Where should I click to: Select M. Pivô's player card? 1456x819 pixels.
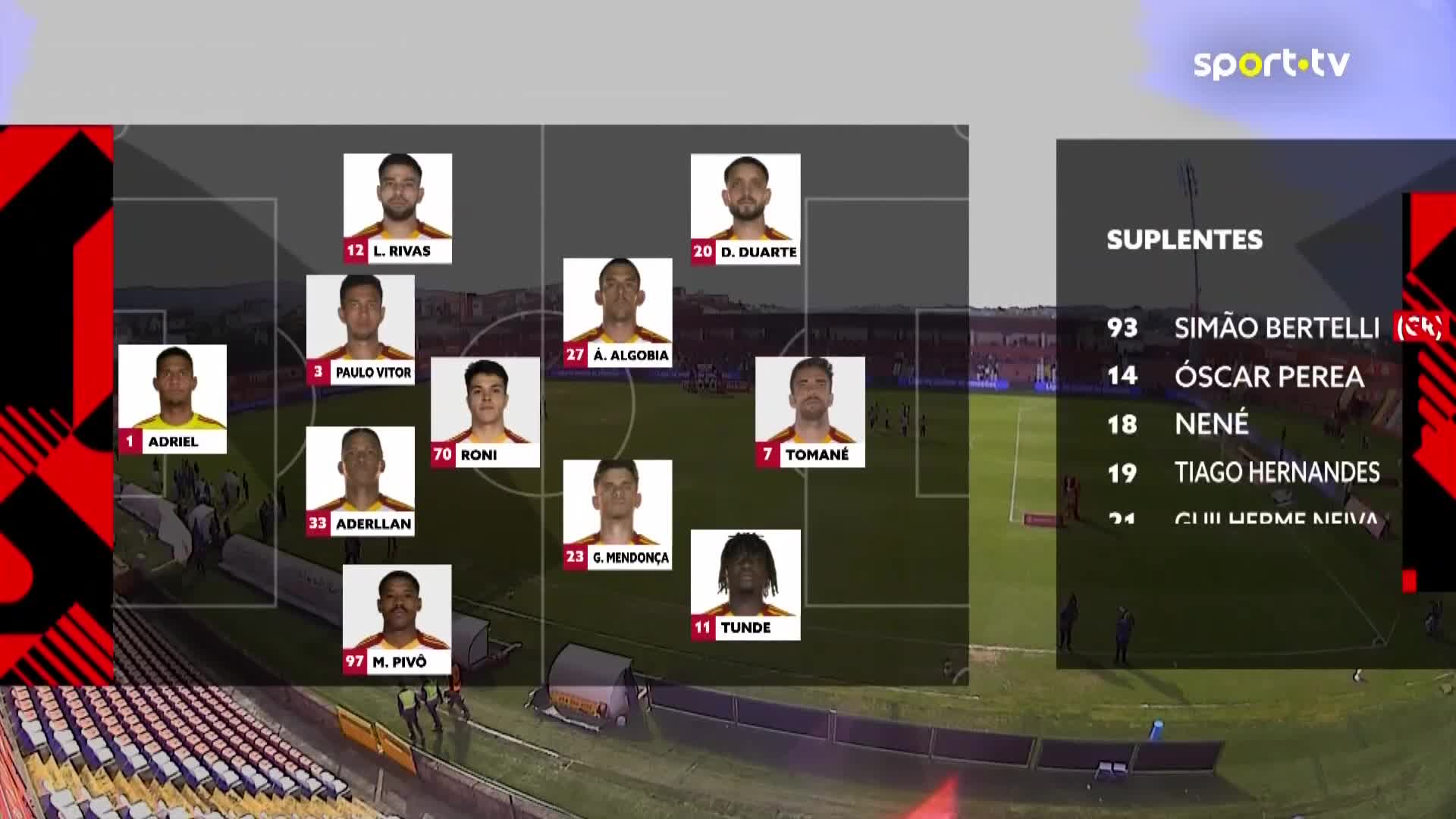click(397, 619)
